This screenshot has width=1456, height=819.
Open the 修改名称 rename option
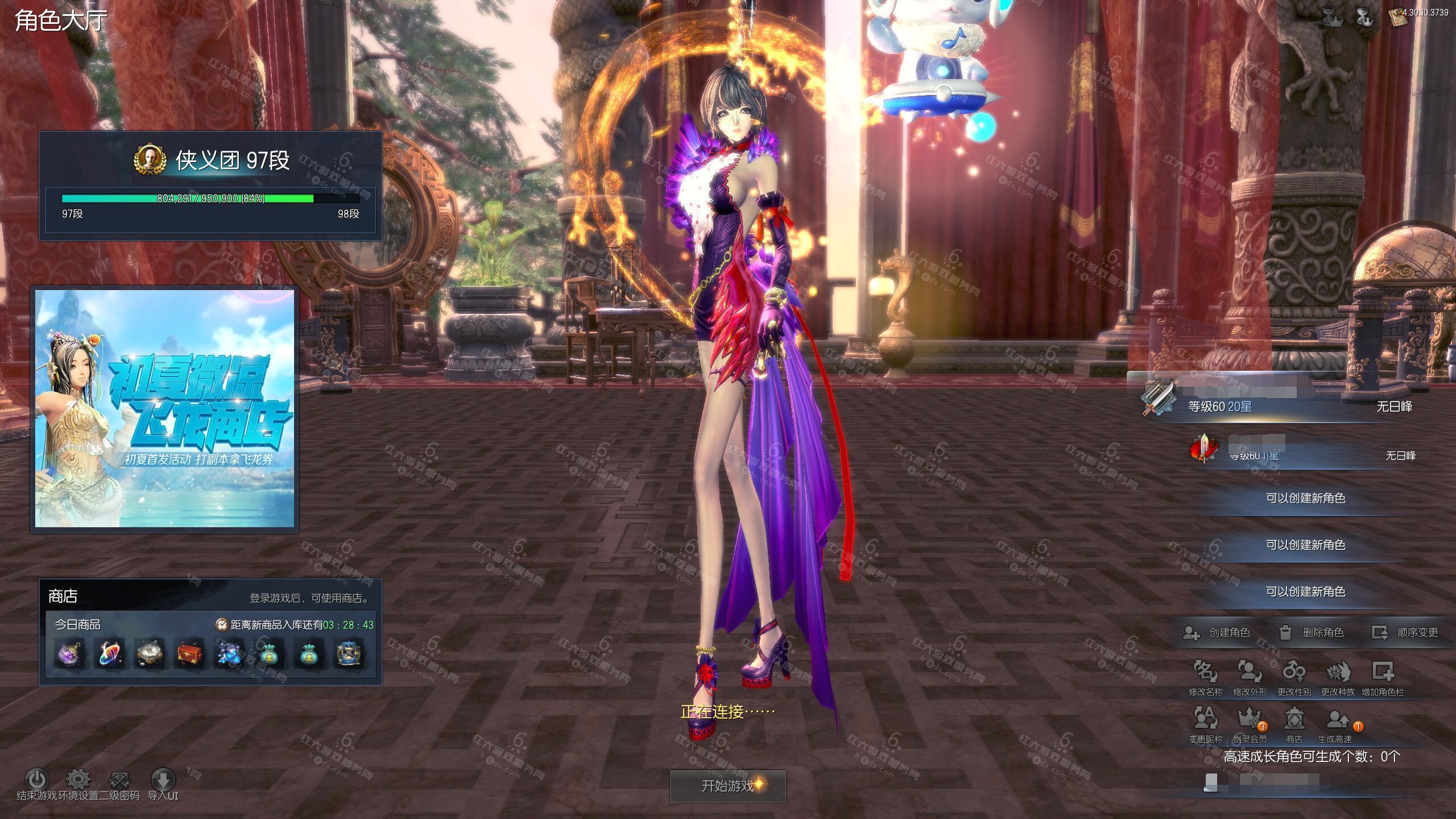[1205, 673]
